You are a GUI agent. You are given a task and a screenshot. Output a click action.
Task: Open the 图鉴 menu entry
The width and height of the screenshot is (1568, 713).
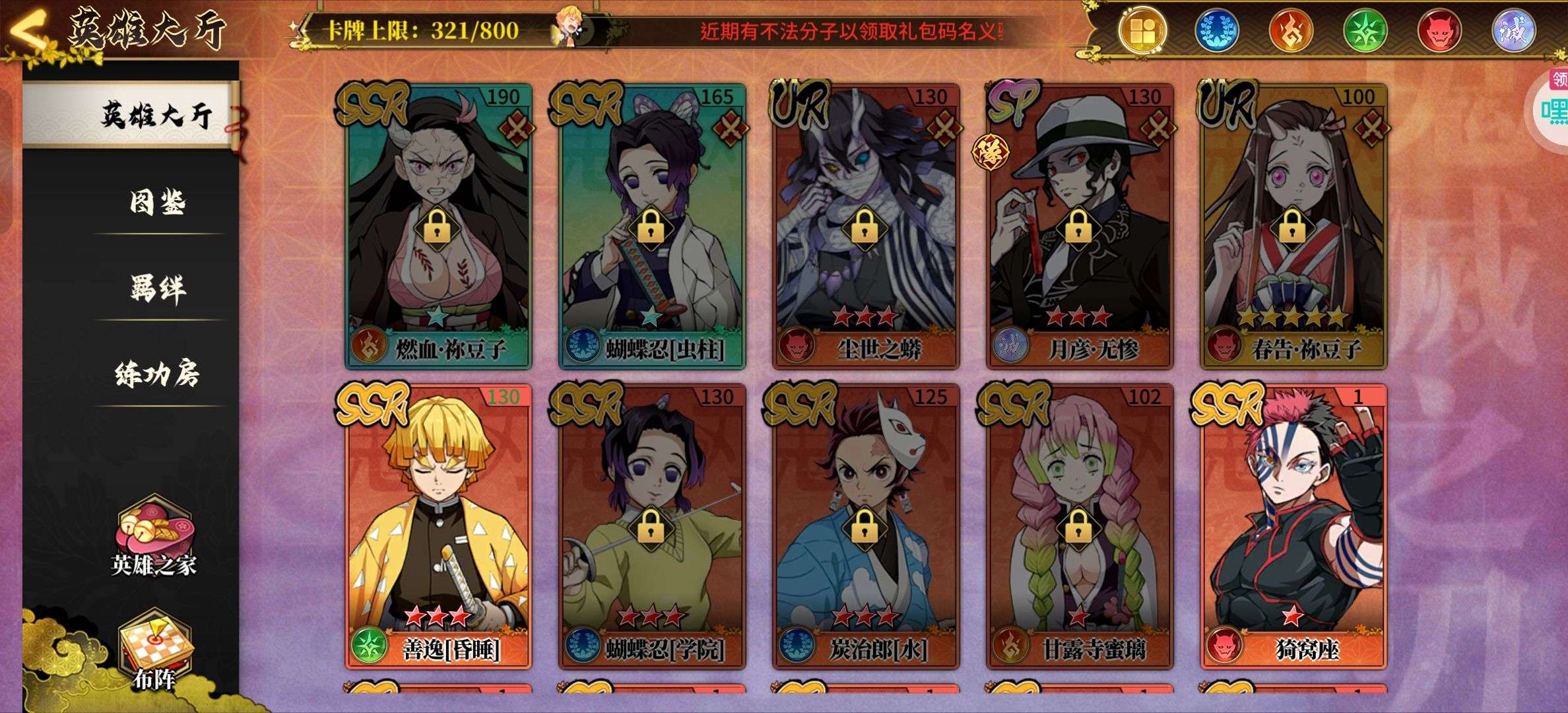point(157,202)
